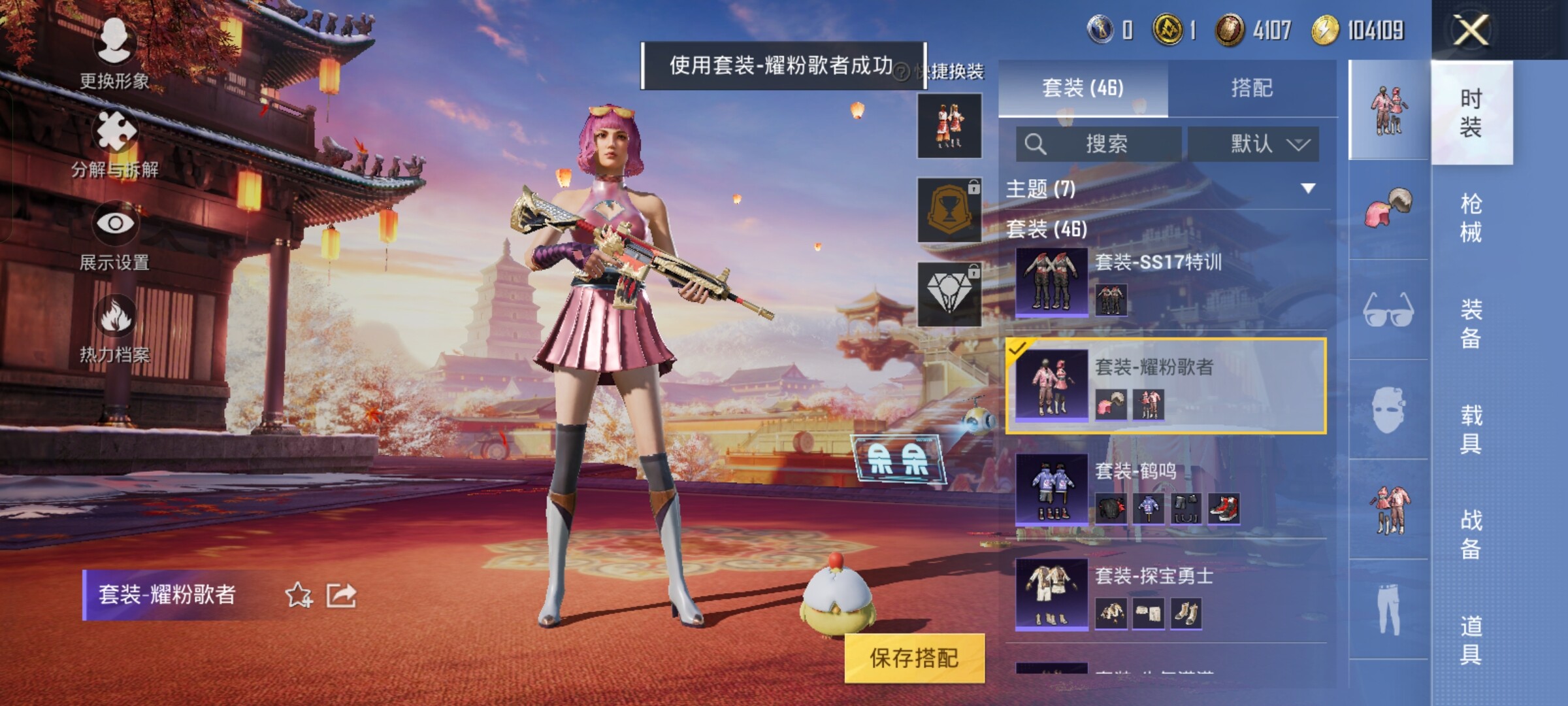The height and width of the screenshot is (706, 1568).
Task: Select the glasses accessory category icon
Action: (1388, 310)
